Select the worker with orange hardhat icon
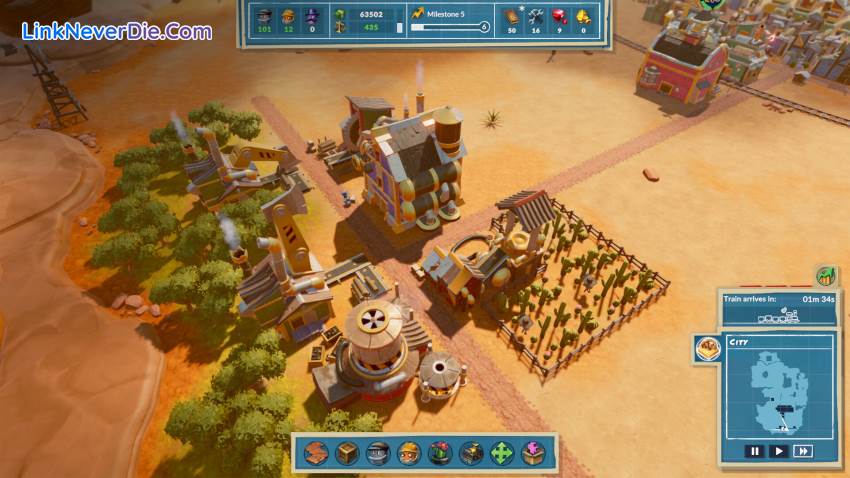 (409, 453)
